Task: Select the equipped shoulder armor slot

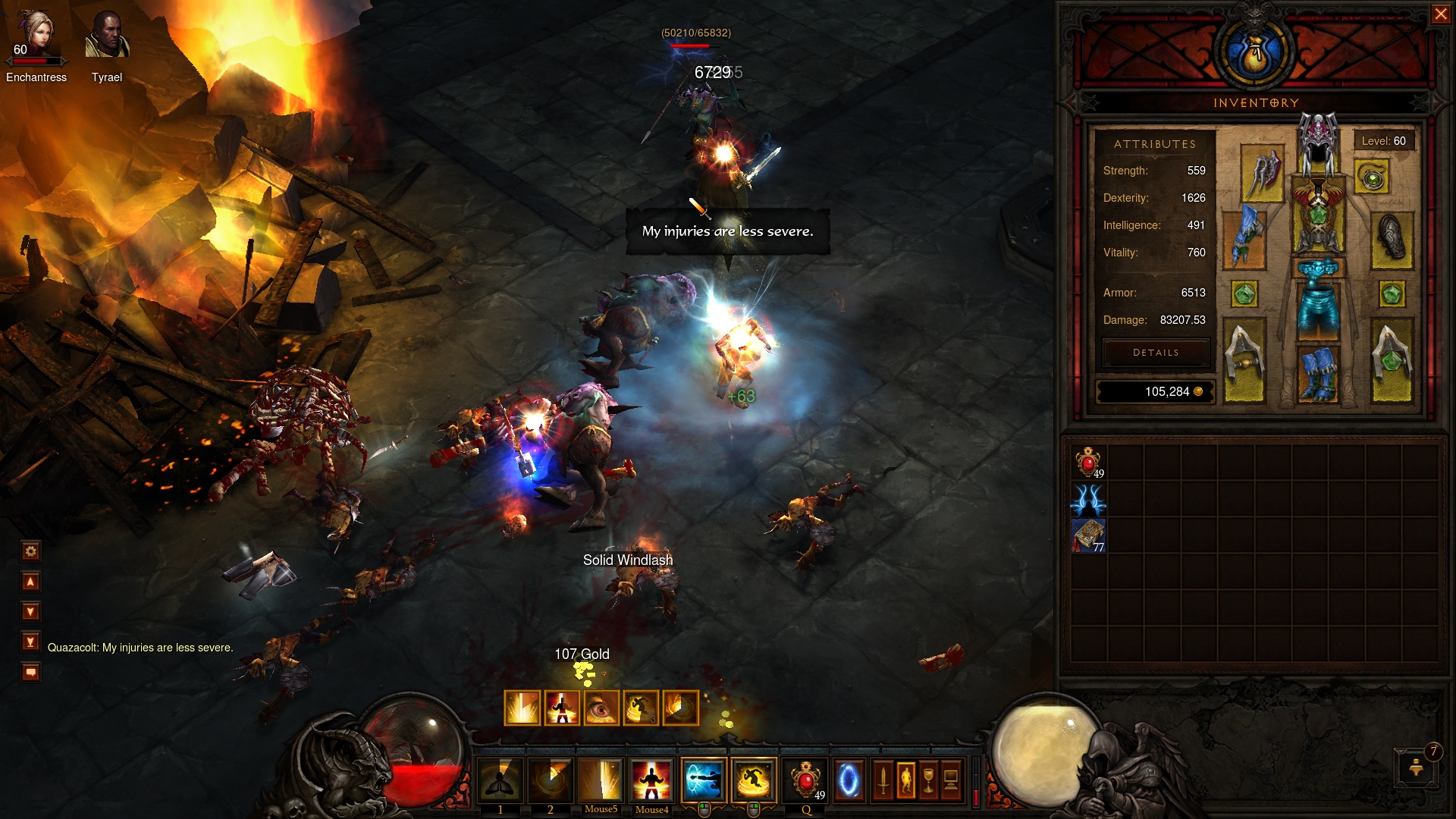Action: [x=1262, y=173]
